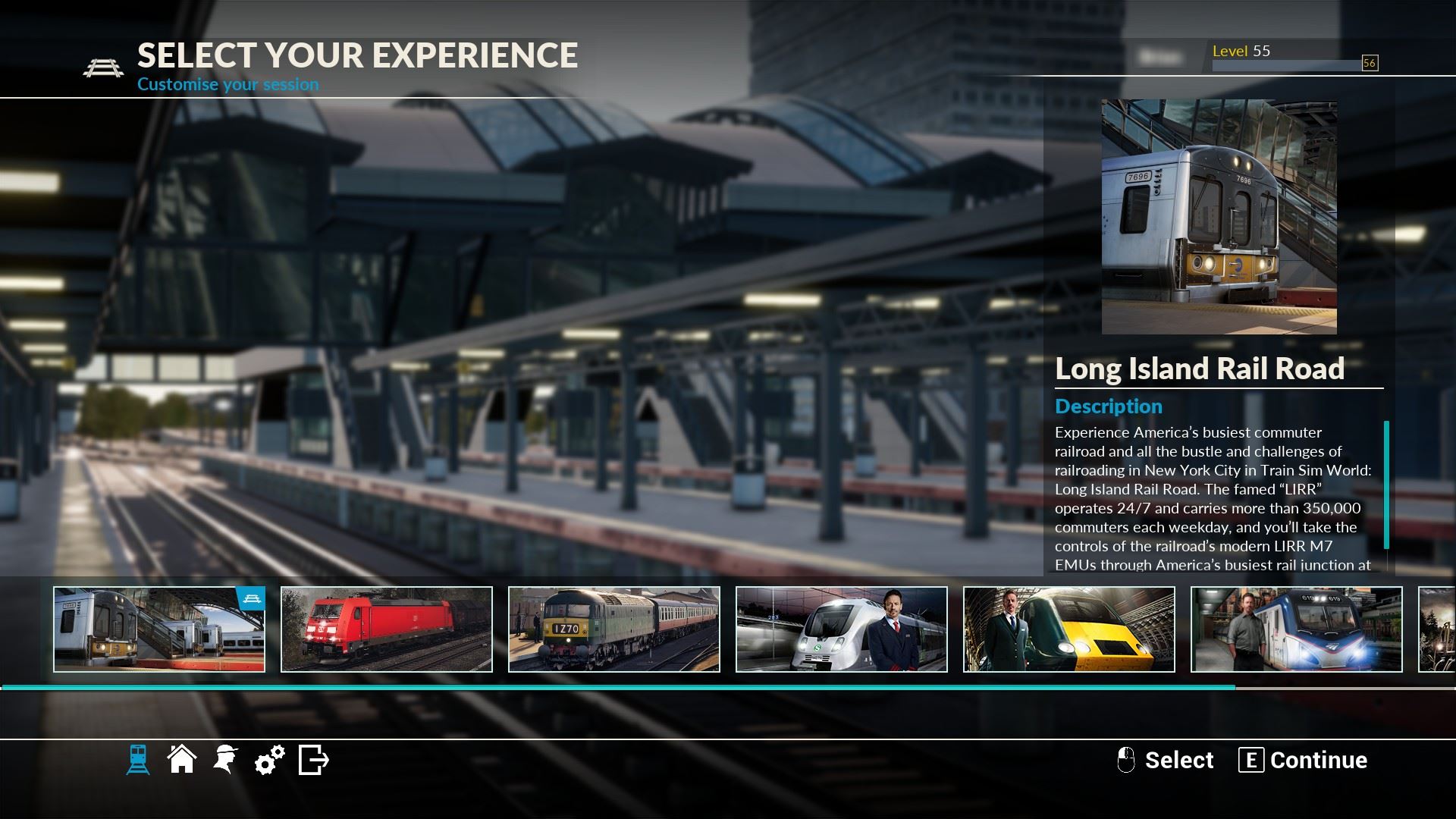Pick the green 1Z70 diesel locomotive route
This screenshot has width=1456, height=819.
(614, 629)
